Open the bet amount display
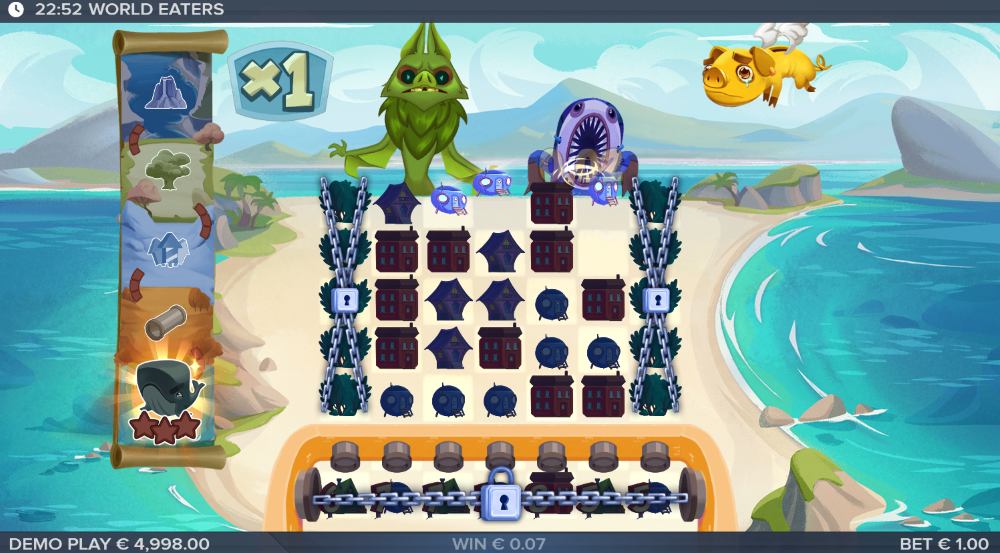Screen dimensions: 1000x553 tap(944, 543)
